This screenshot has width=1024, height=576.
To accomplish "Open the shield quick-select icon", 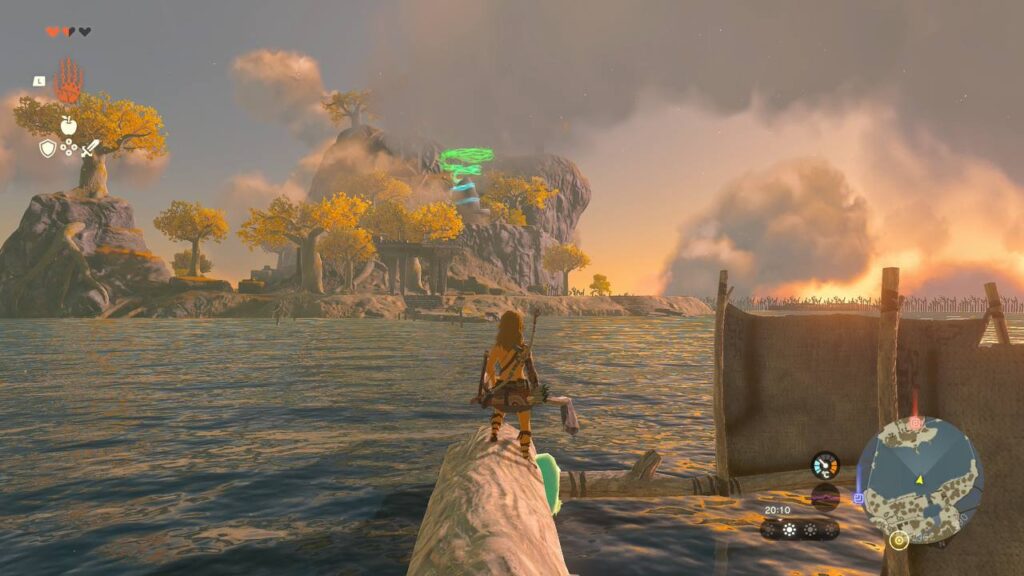I will (x=47, y=148).
